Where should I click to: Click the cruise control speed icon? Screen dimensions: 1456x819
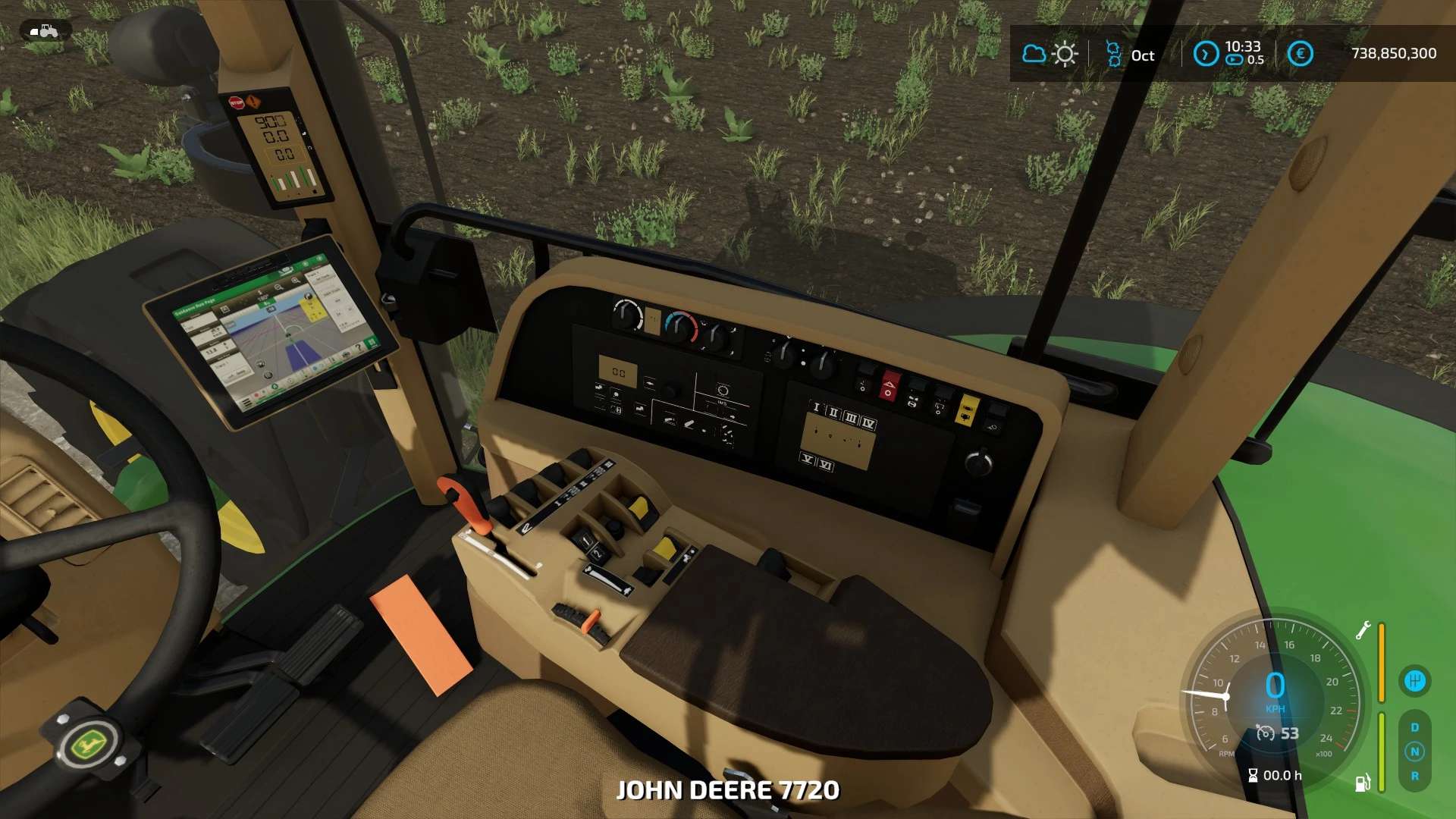point(1266,733)
